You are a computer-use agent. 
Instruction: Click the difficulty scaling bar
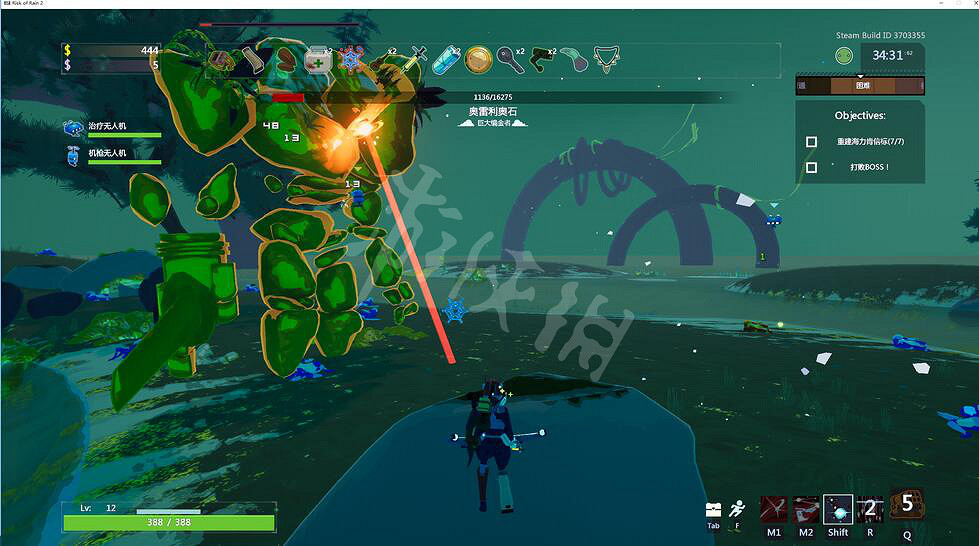(x=860, y=86)
